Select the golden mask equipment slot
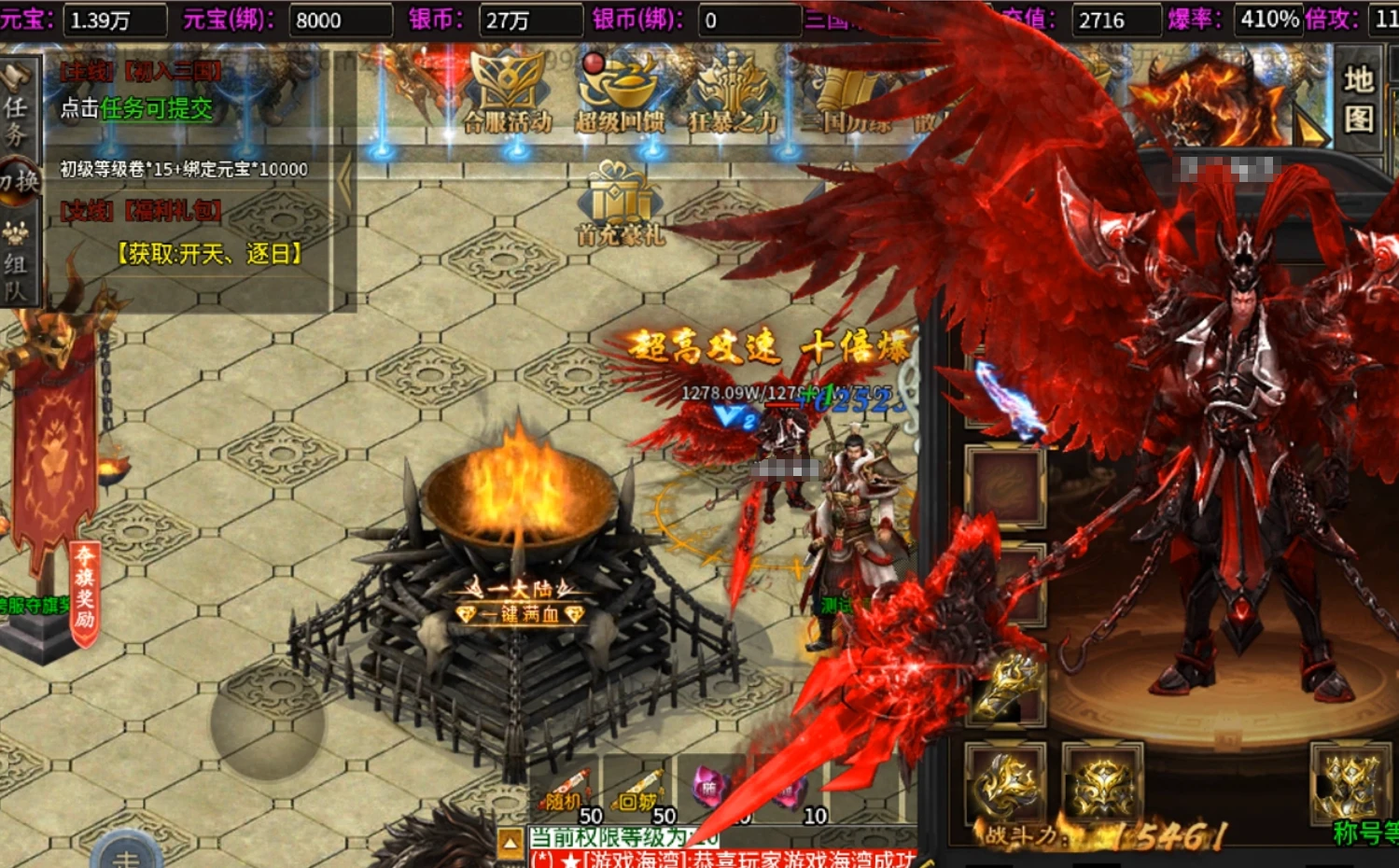Viewport: 1399px width, 868px height. pyautogui.click(x=1102, y=784)
